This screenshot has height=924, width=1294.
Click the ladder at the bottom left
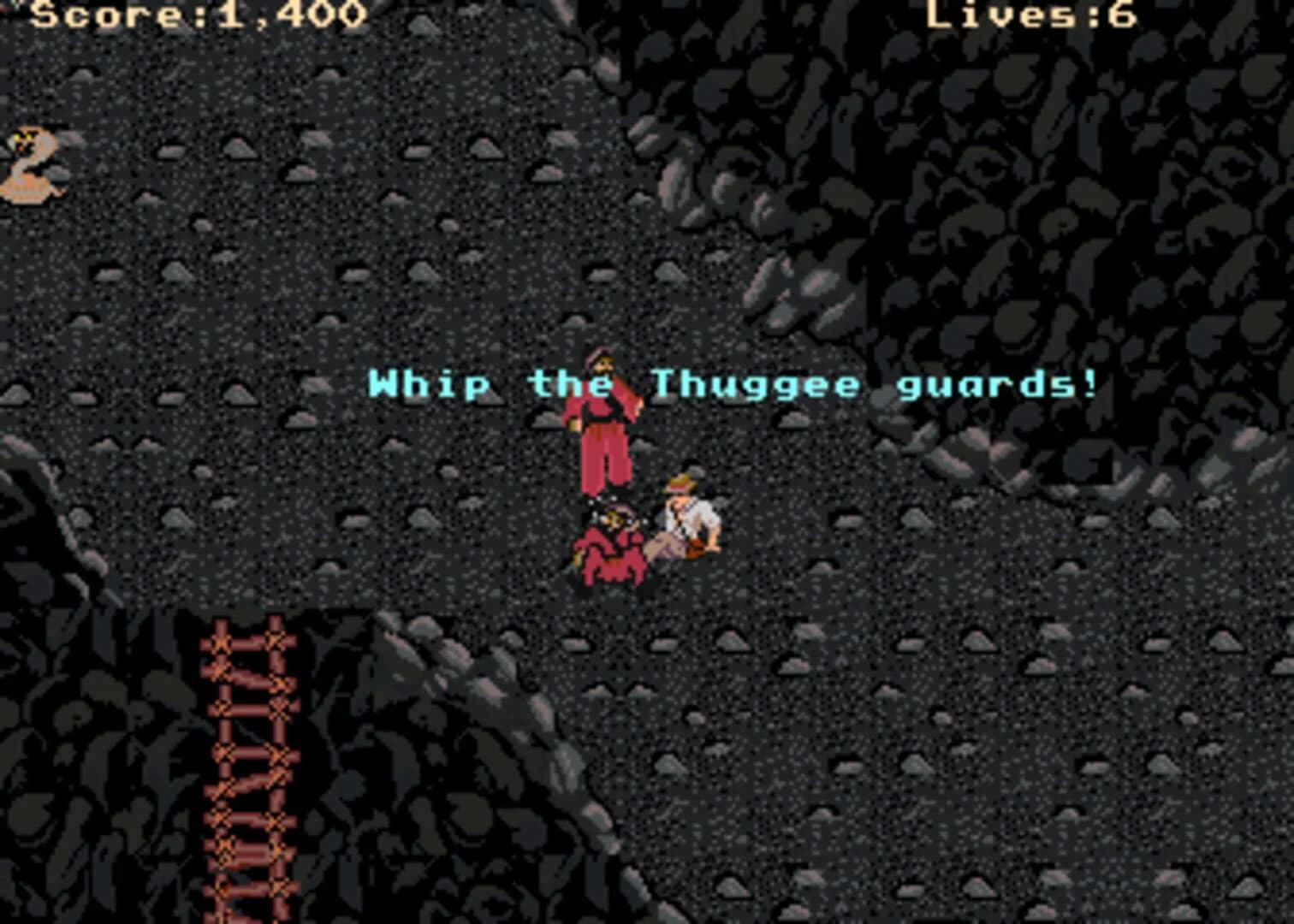248,770
